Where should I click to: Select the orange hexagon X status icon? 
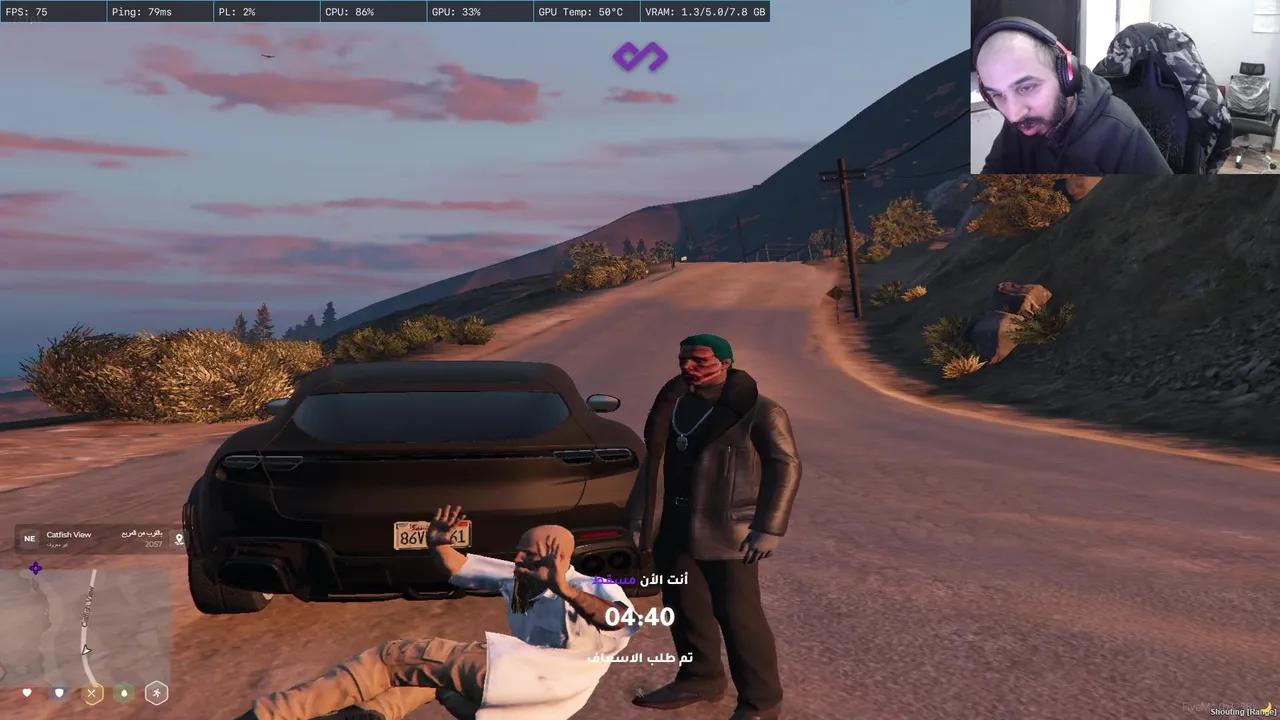92,692
